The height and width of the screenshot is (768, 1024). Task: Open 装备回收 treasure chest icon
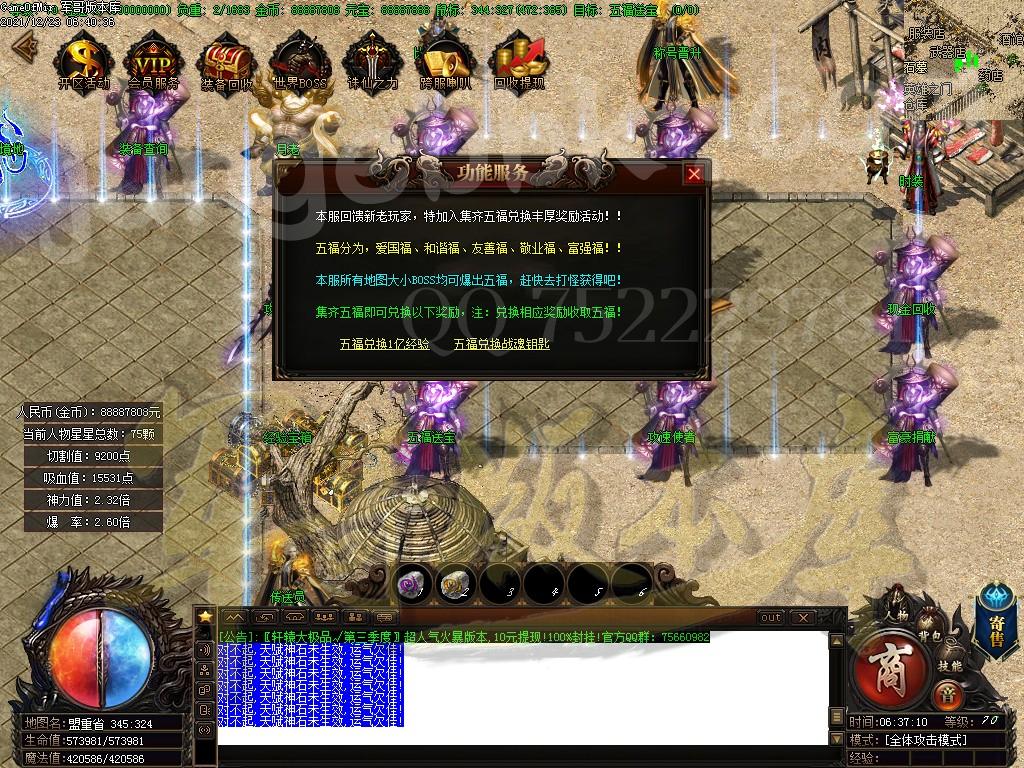(226, 61)
